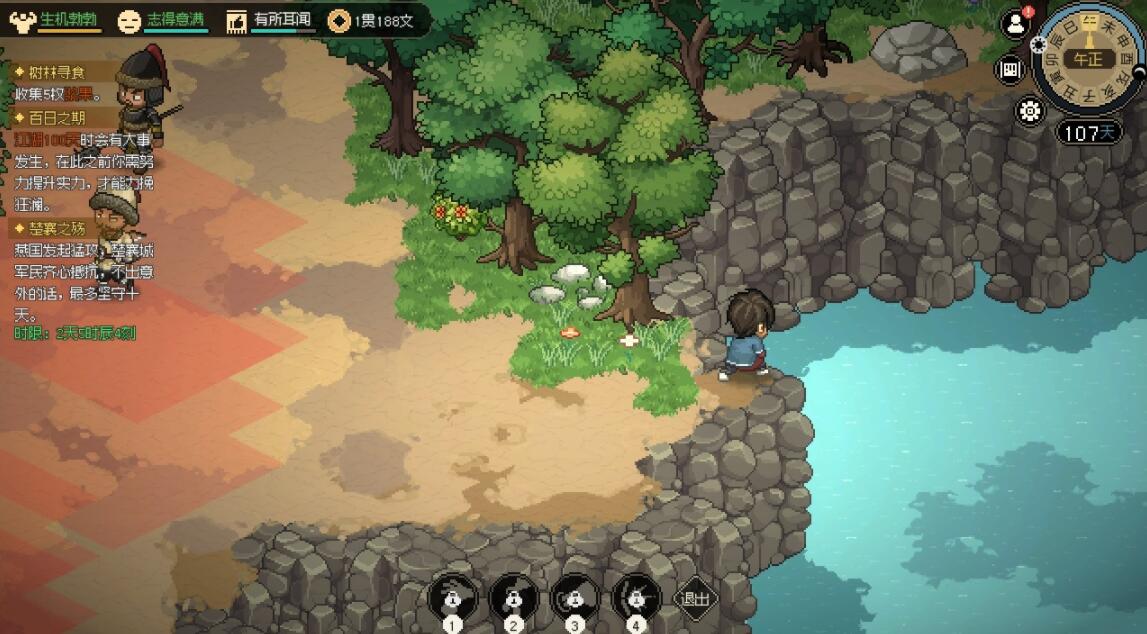Screen dimensions: 1147x634
Task: Check the 生机勃勃 vitality status
Action: [x=57, y=19]
